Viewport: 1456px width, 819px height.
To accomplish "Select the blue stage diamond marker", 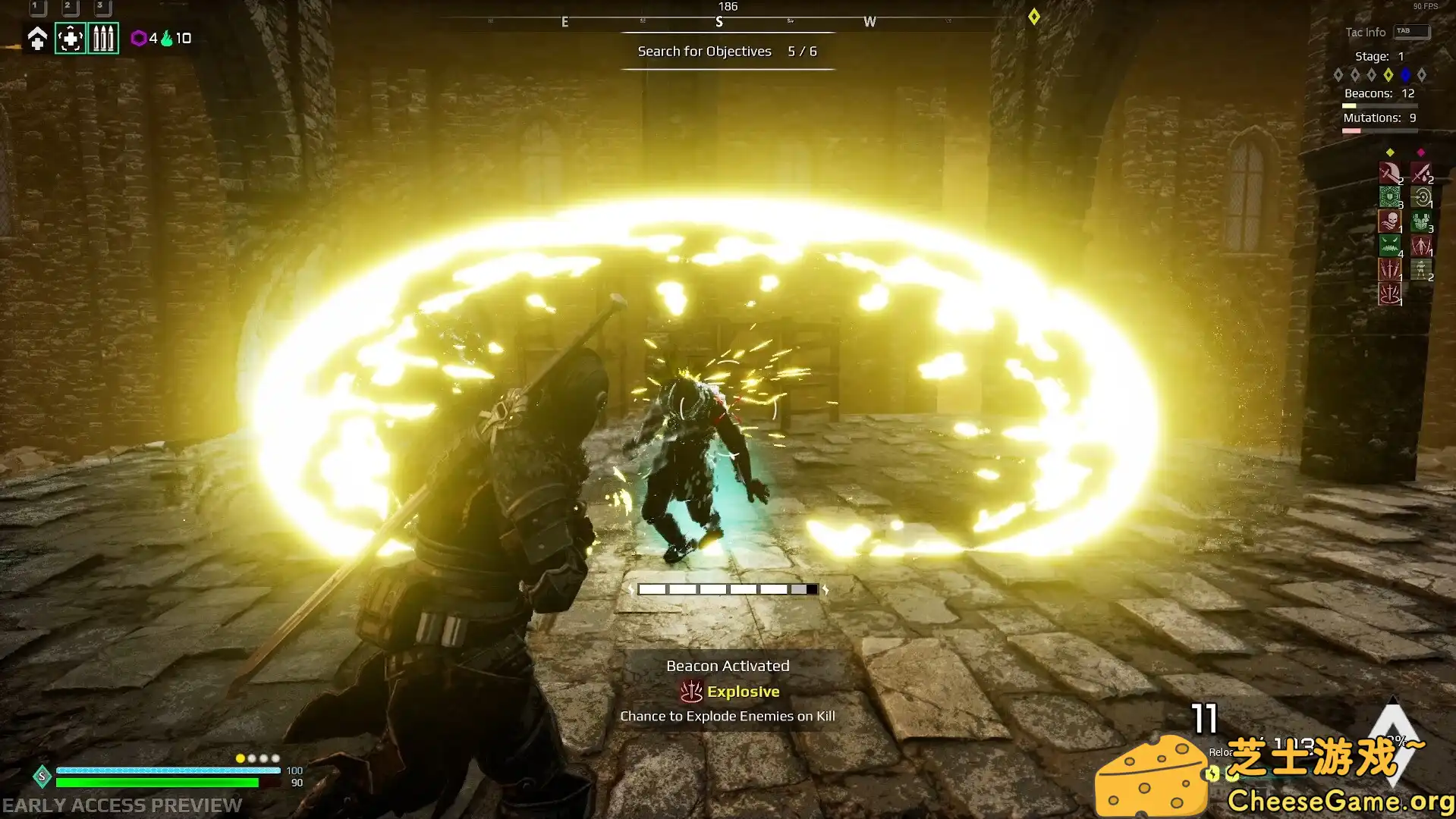I will coord(1405,74).
